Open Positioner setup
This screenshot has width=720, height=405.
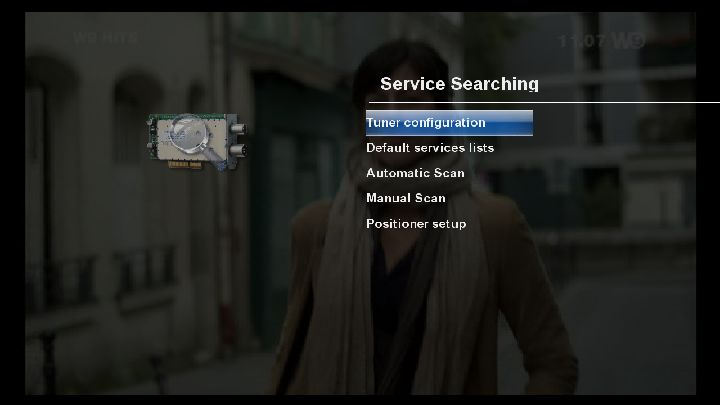[416, 223]
